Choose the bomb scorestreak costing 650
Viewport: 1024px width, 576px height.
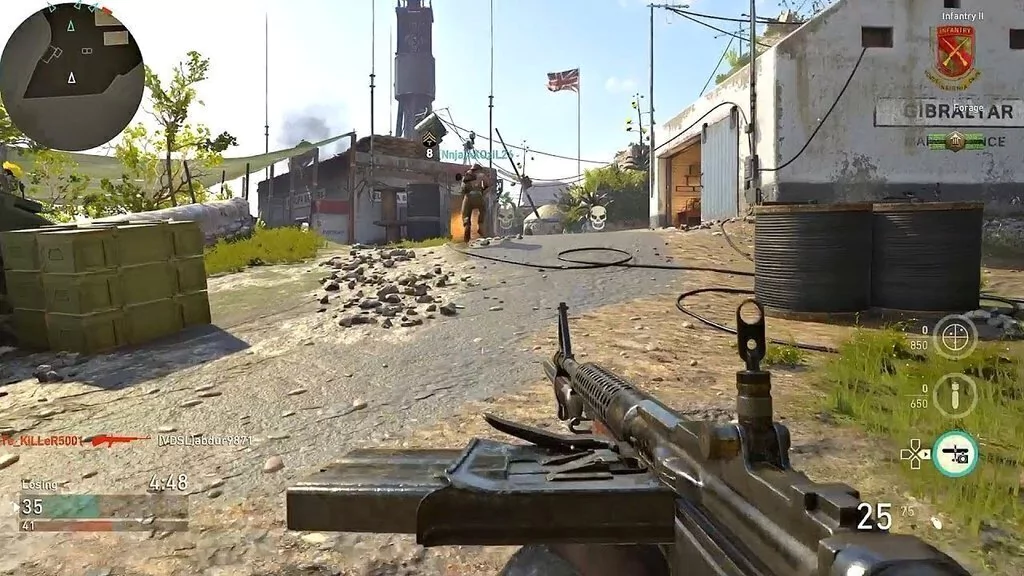955,395
